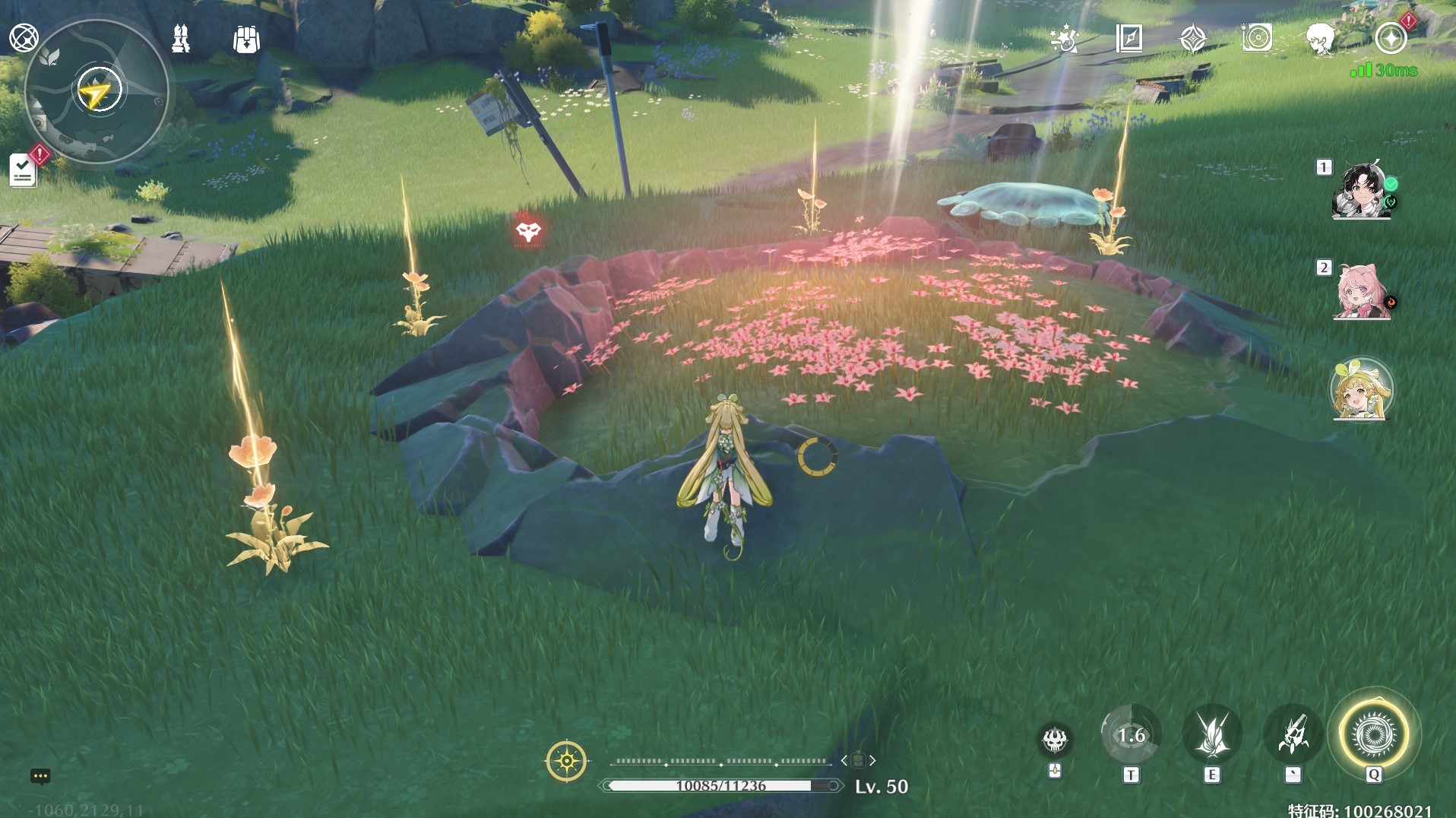Trigger the insect-mask echo skill
Image resolution: width=1456 pixels, height=818 pixels.
click(1293, 735)
